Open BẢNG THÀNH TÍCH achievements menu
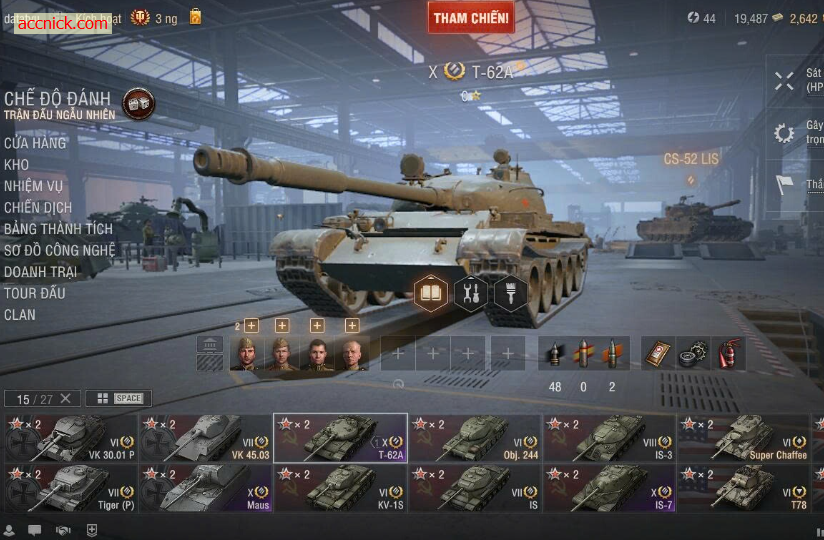824x540 pixels. click(58, 229)
